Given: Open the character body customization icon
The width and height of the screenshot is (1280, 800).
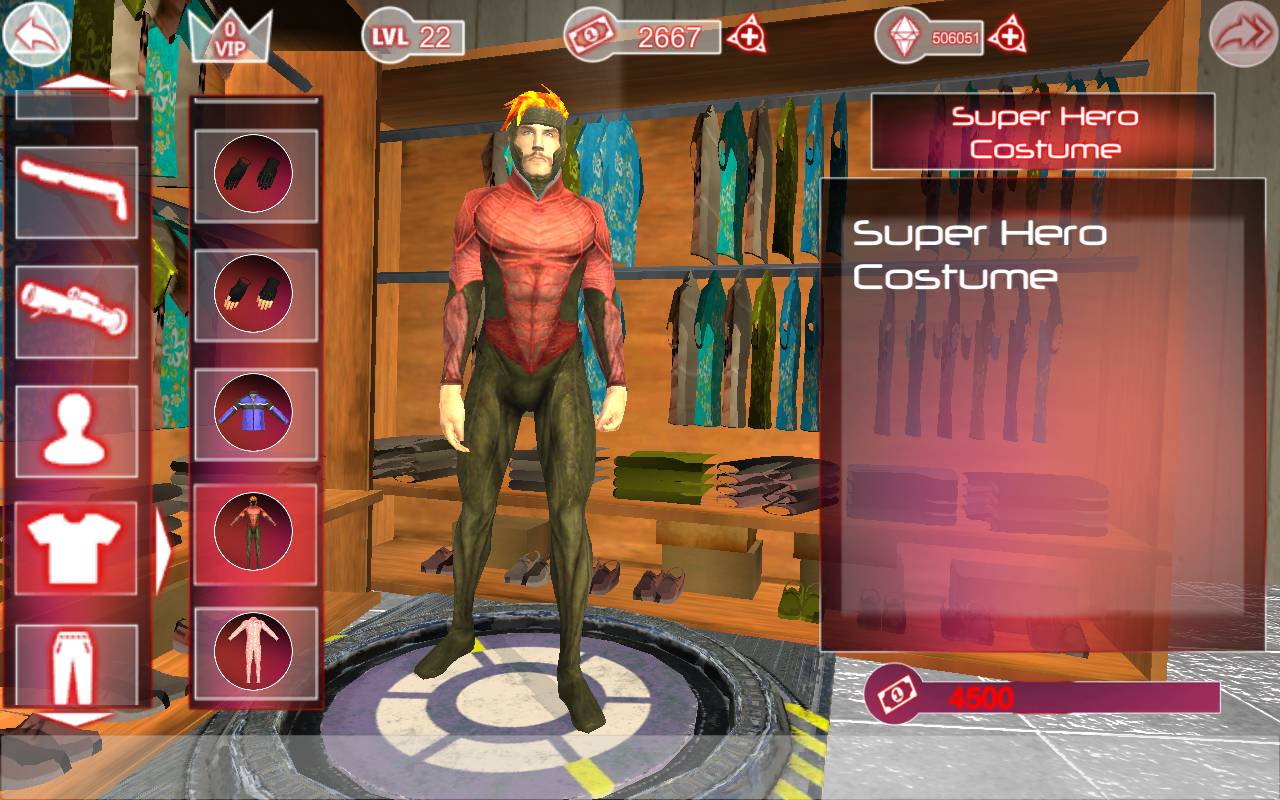Looking at the screenshot, I should coord(75,428).
